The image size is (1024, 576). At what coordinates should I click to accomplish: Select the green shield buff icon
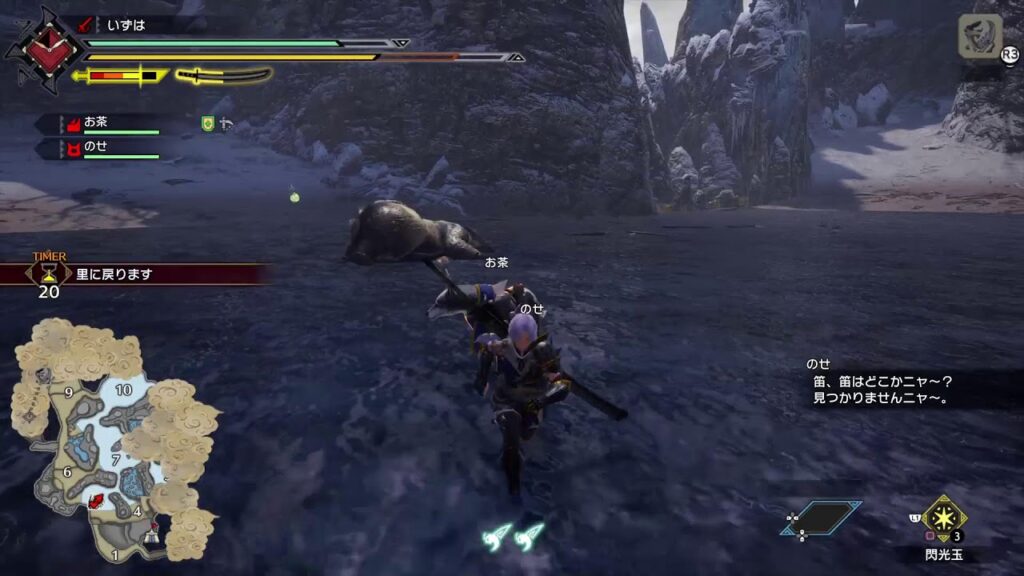(x=208, y=123)
